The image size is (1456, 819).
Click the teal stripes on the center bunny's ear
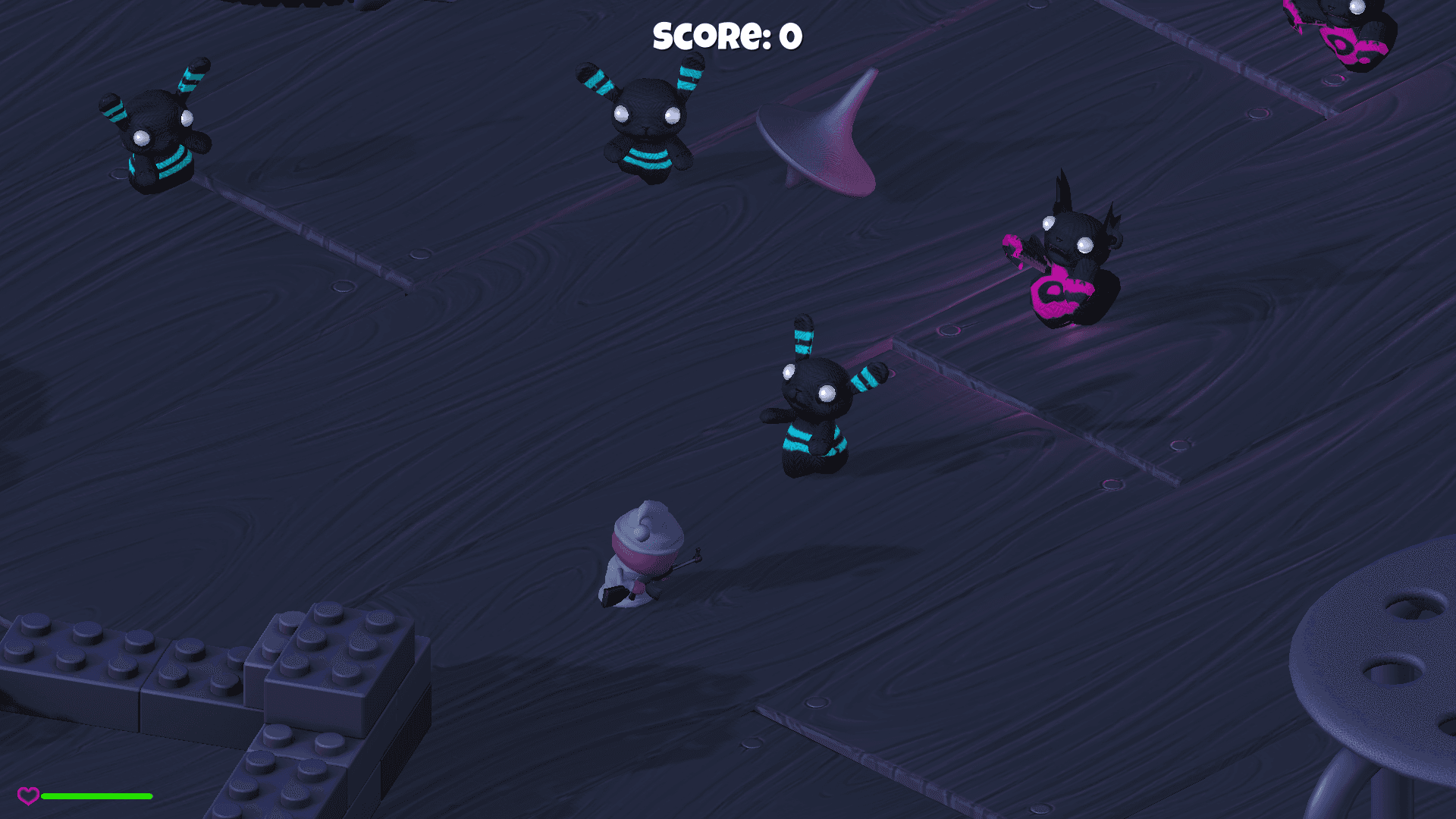tap(804, 341)
